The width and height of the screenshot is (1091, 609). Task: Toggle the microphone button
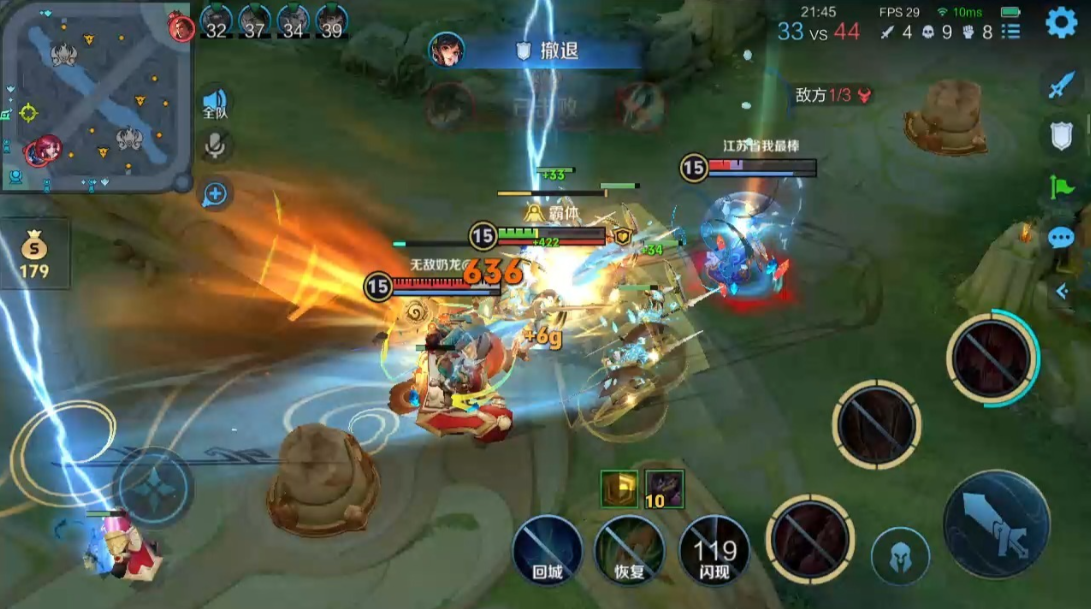(214, 146)
